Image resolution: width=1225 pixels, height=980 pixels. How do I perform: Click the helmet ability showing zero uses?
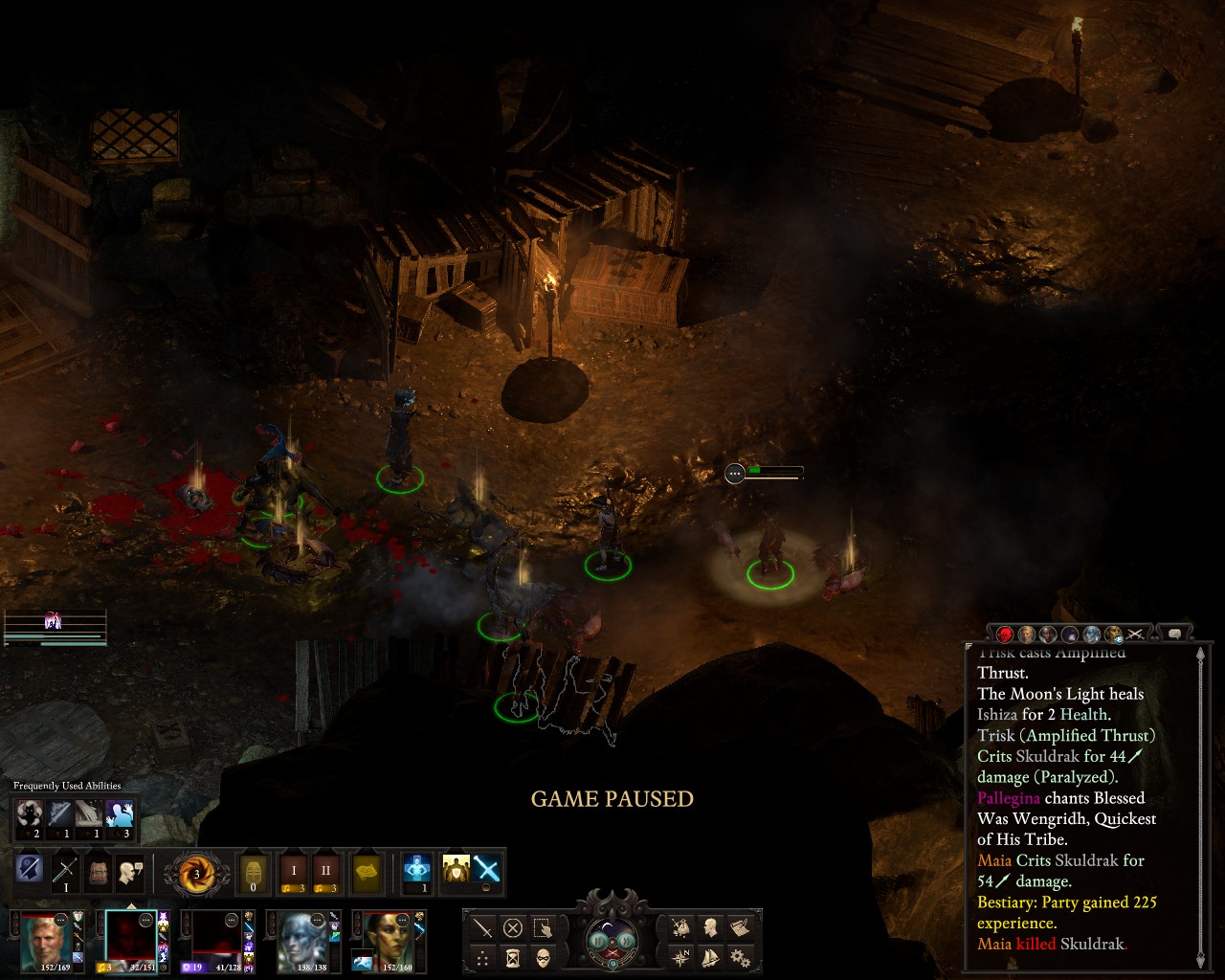click(x=254, y=872)
